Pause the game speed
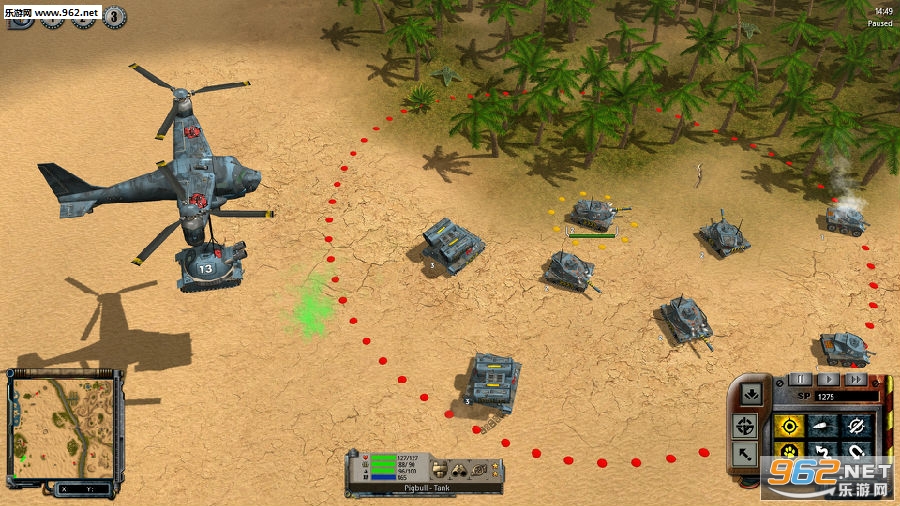The image size is (900, 506). coord(802,379)
